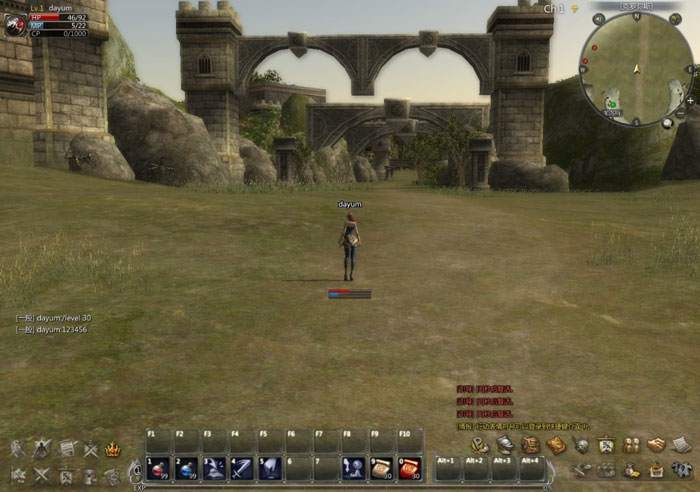Open the guild banner icon
The width and height of the screenshot is (700, 492).
pos(606,446)
